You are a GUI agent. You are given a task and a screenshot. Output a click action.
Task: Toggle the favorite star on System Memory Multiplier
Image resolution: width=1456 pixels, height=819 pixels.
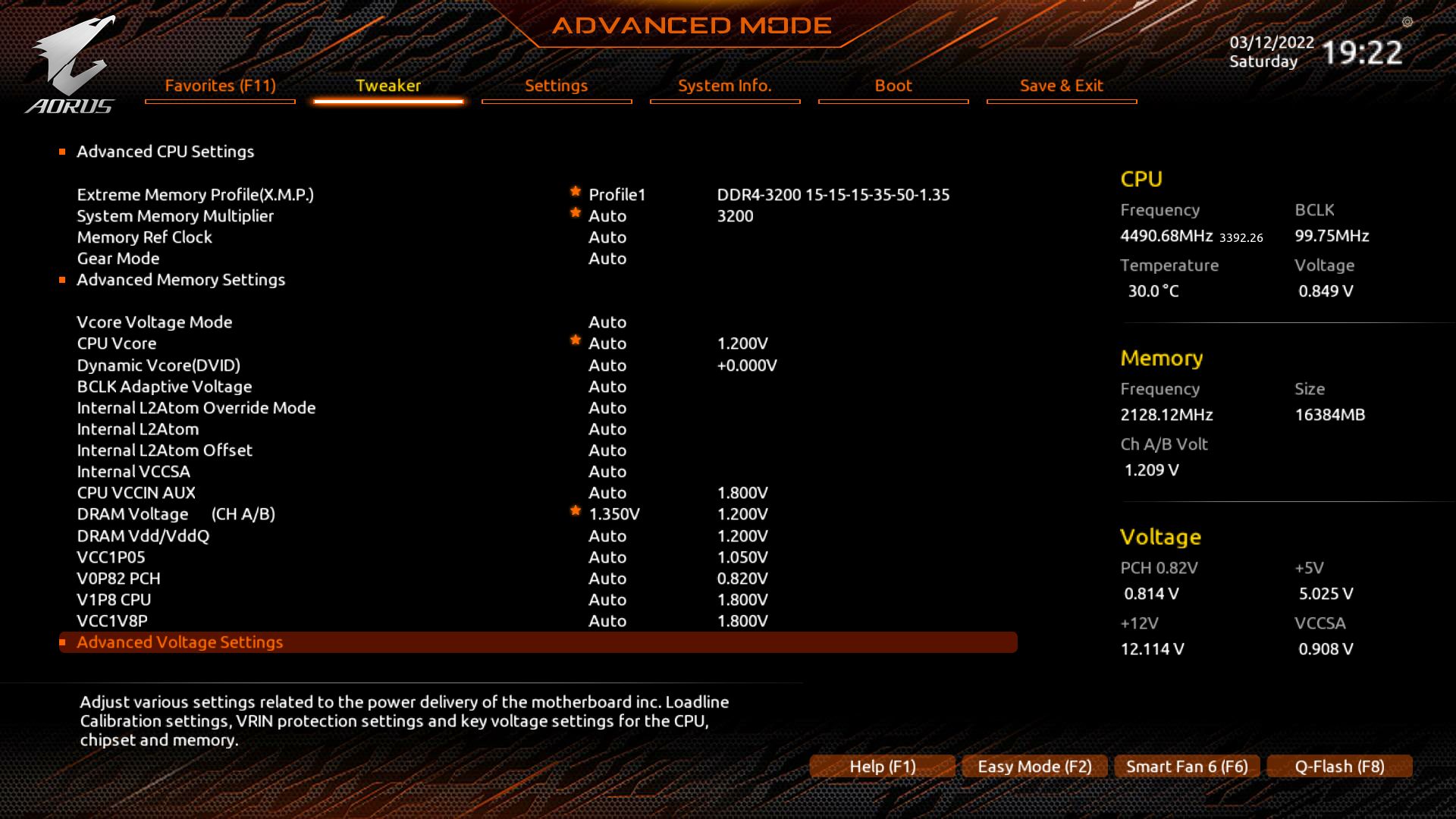coord(576,212)
